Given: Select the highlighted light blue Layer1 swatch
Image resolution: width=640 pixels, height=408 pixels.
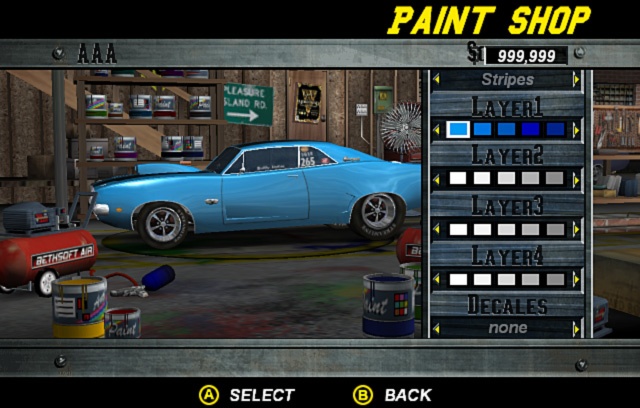Looking at the screenshot, I should (x=458, y=129).
